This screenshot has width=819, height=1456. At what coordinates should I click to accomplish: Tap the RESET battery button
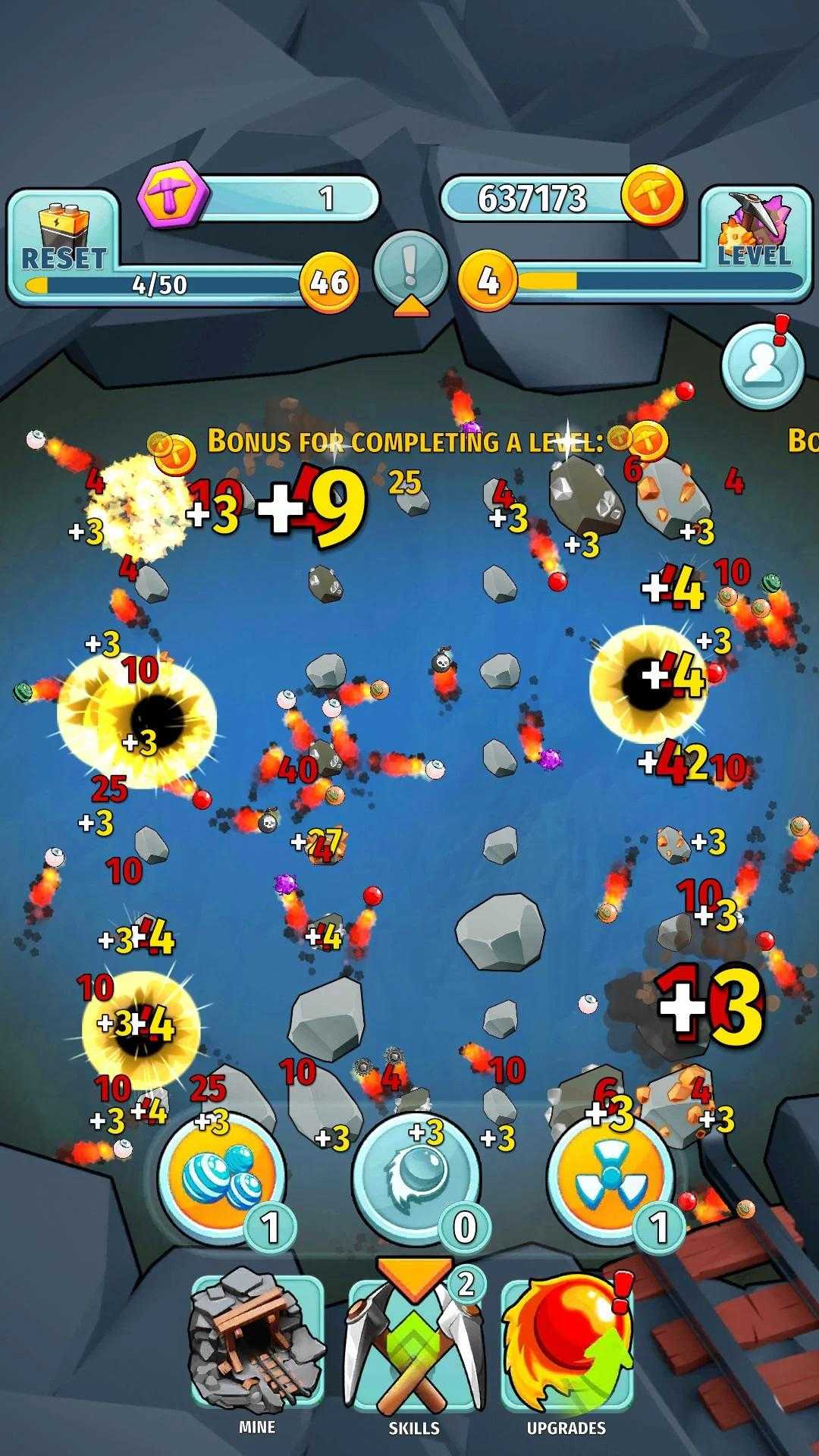[64, 238]
